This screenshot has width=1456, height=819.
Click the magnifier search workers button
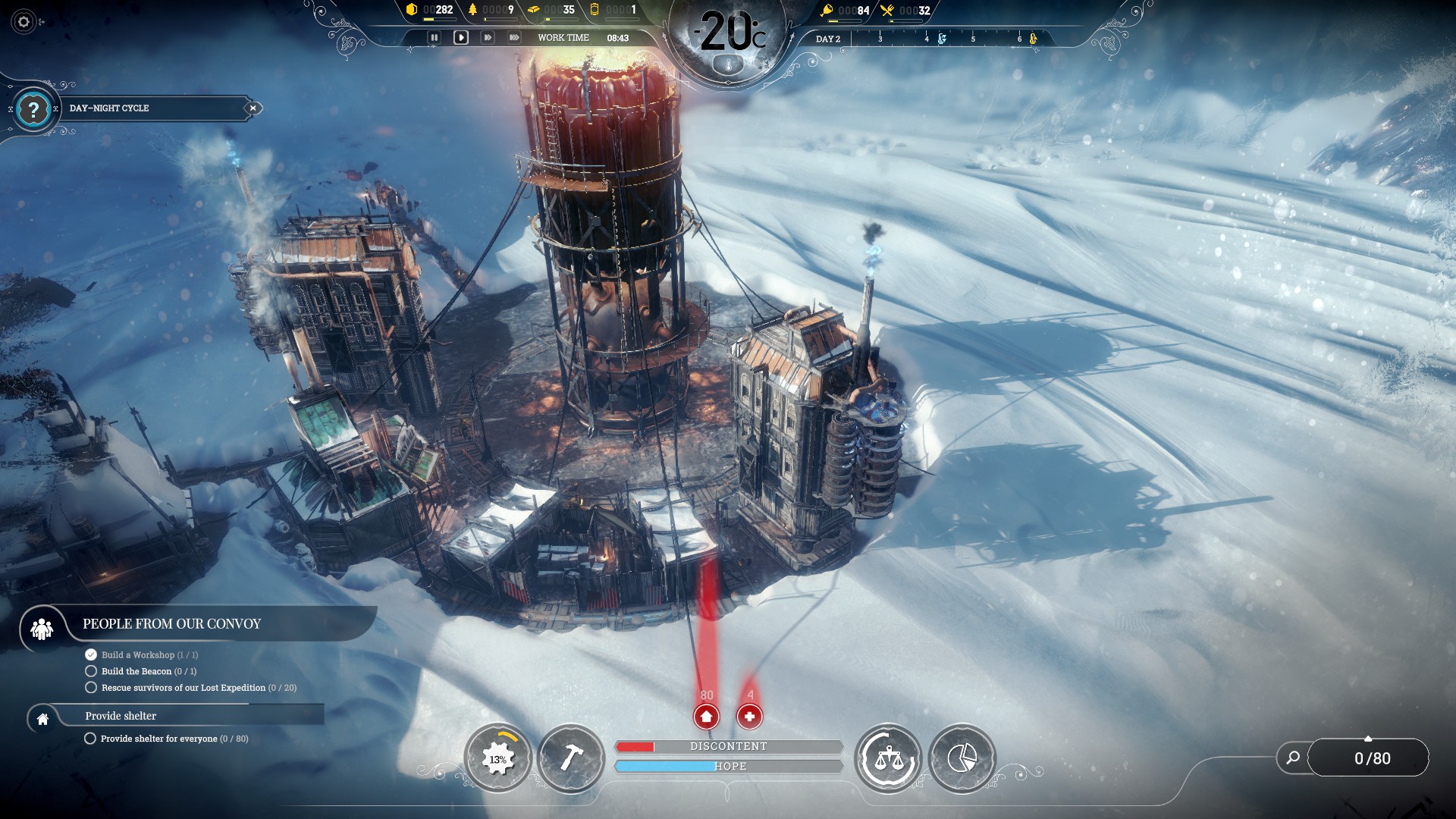point(1293,758)
